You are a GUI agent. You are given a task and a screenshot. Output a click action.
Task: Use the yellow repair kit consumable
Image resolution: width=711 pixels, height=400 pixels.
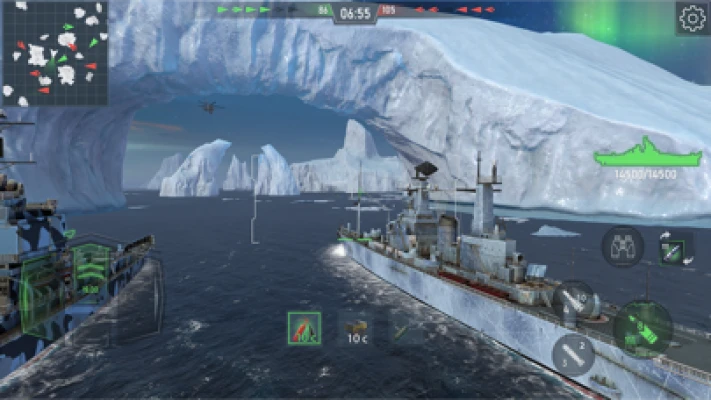tap(356, 327)
